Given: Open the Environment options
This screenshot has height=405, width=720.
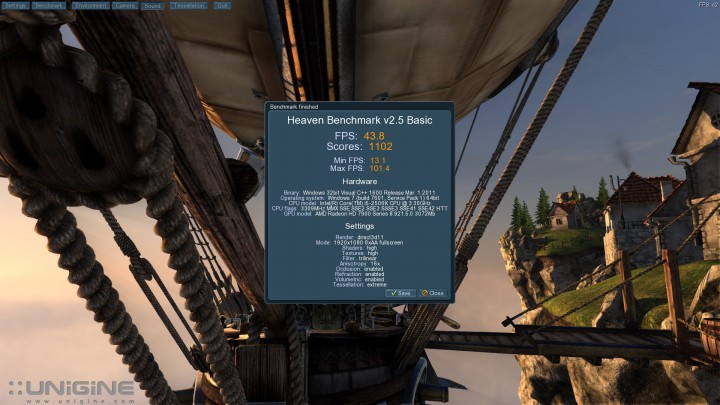Looking at the screenshot, I should 89,5.
